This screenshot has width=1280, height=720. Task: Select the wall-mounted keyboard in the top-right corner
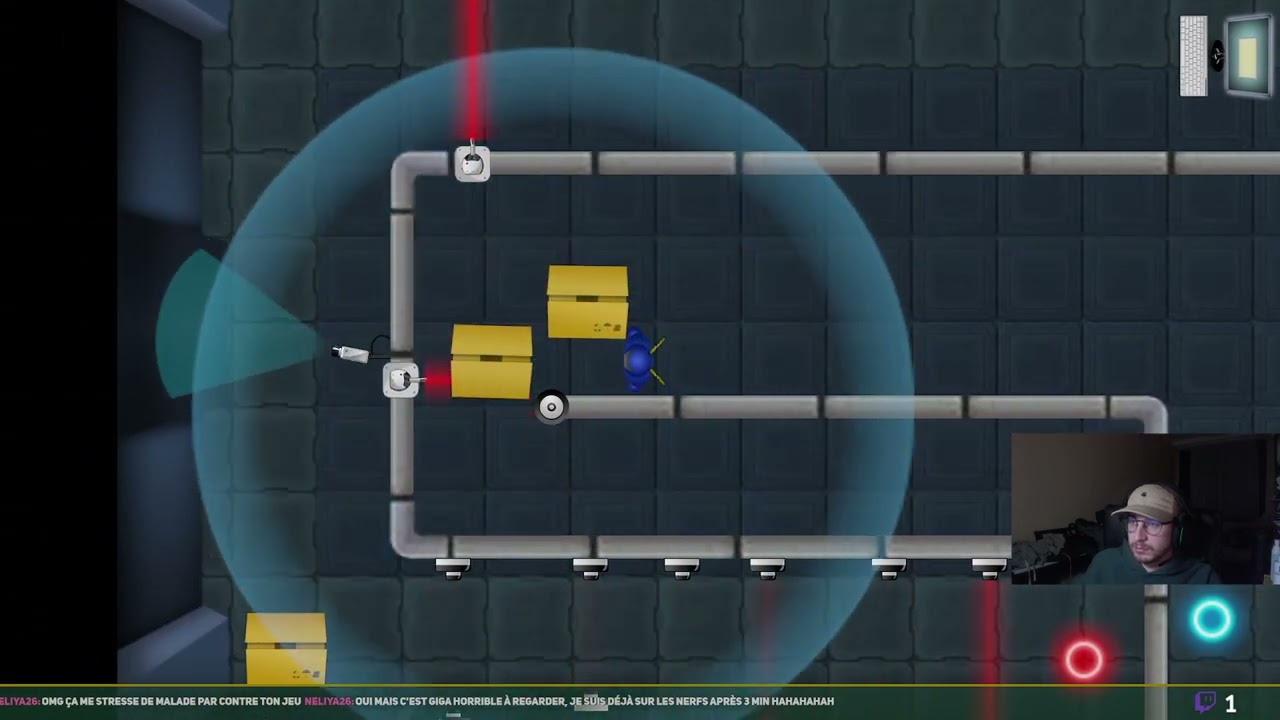pos(1196,55)
